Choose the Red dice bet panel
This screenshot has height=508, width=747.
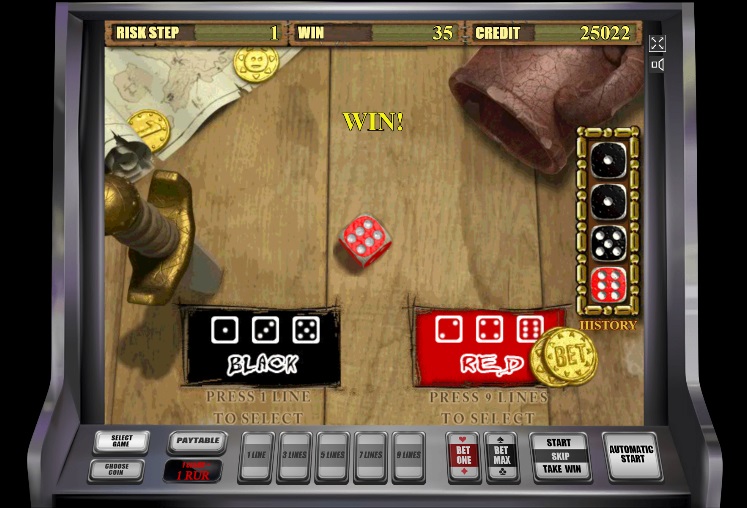tap(480, 346)
